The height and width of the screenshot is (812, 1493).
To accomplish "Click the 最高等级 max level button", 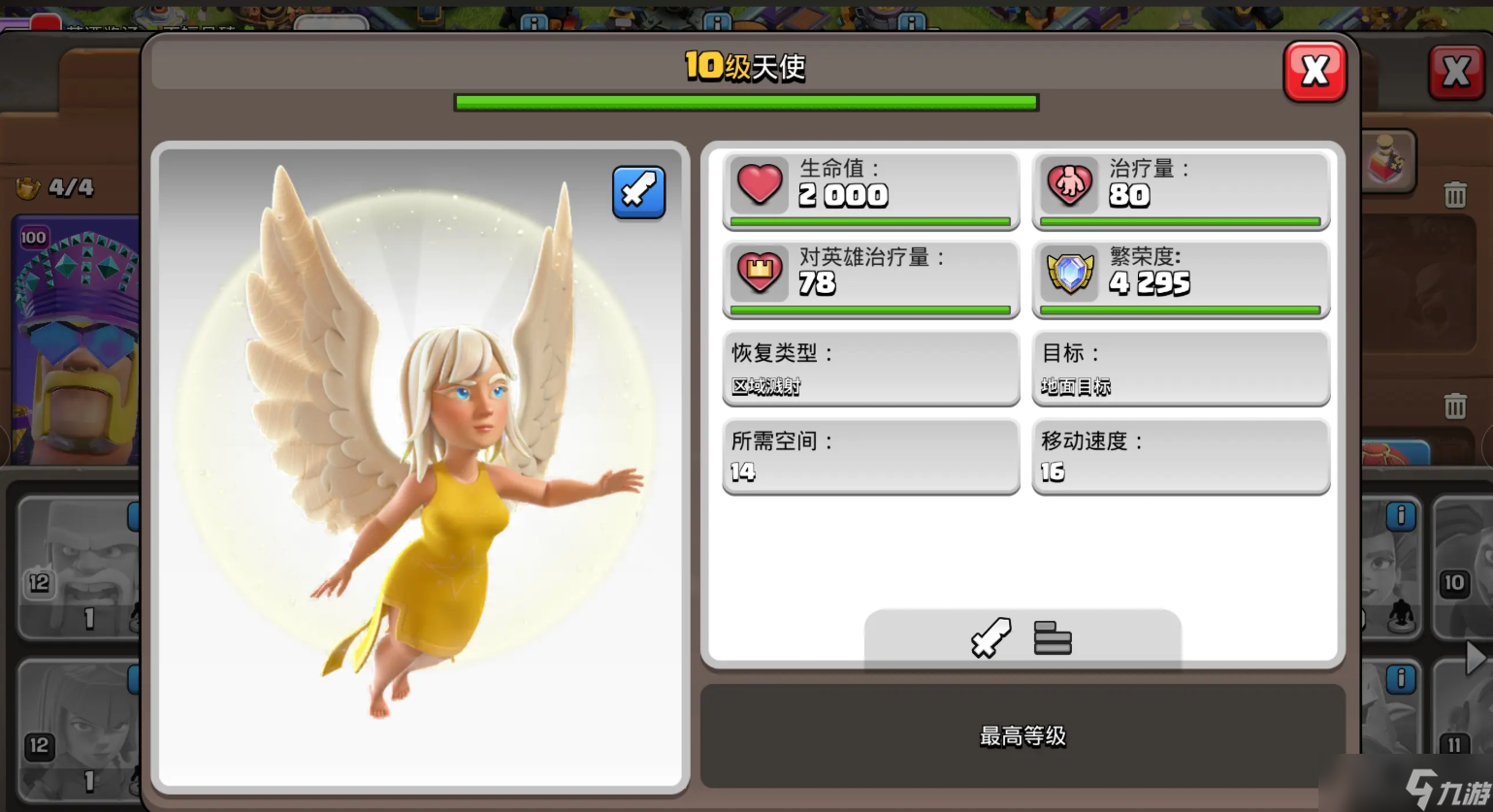I will pos(1022,735).
